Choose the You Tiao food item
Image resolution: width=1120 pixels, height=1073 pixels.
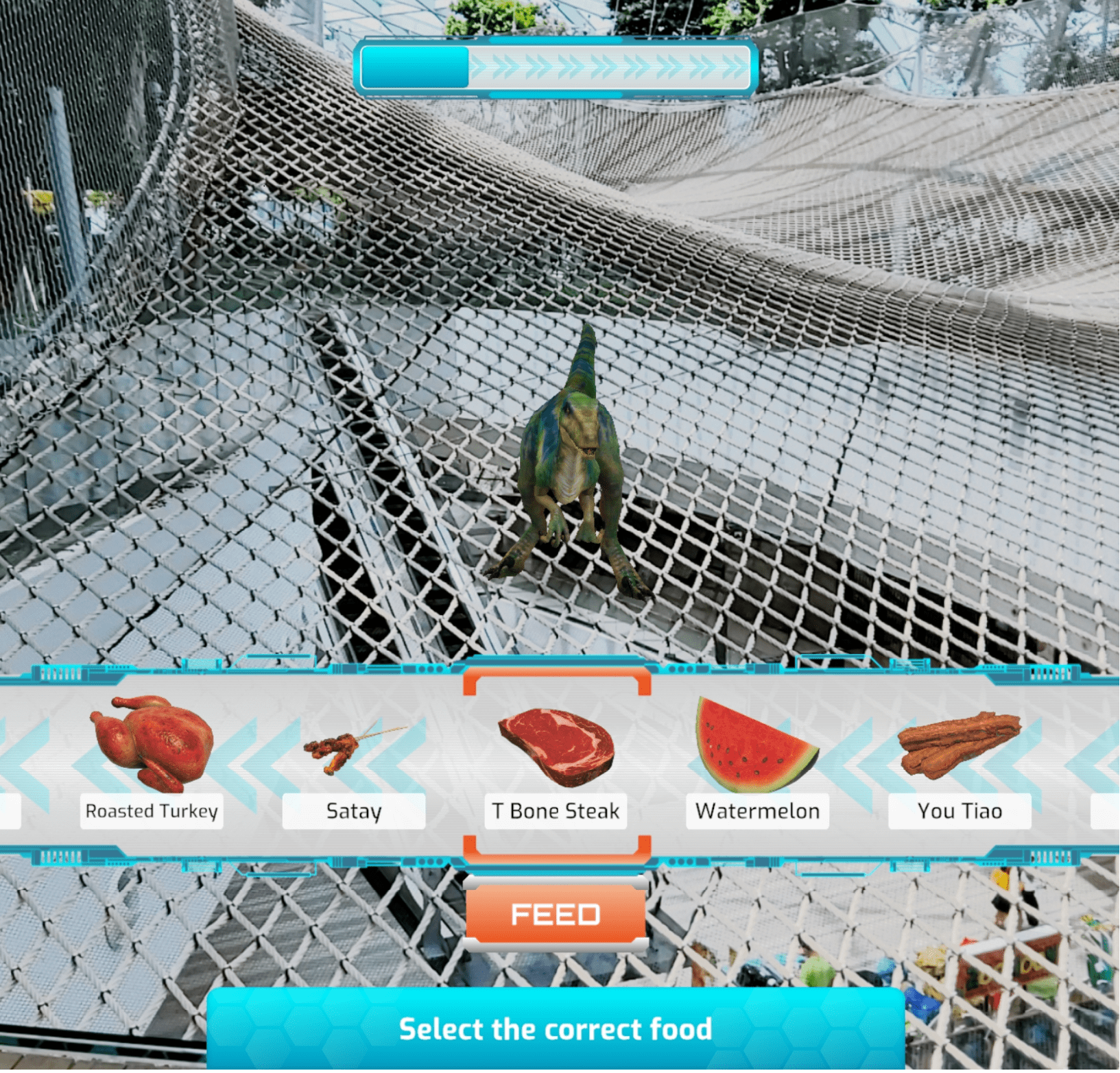pyautogui.click(x=960, y=747)
